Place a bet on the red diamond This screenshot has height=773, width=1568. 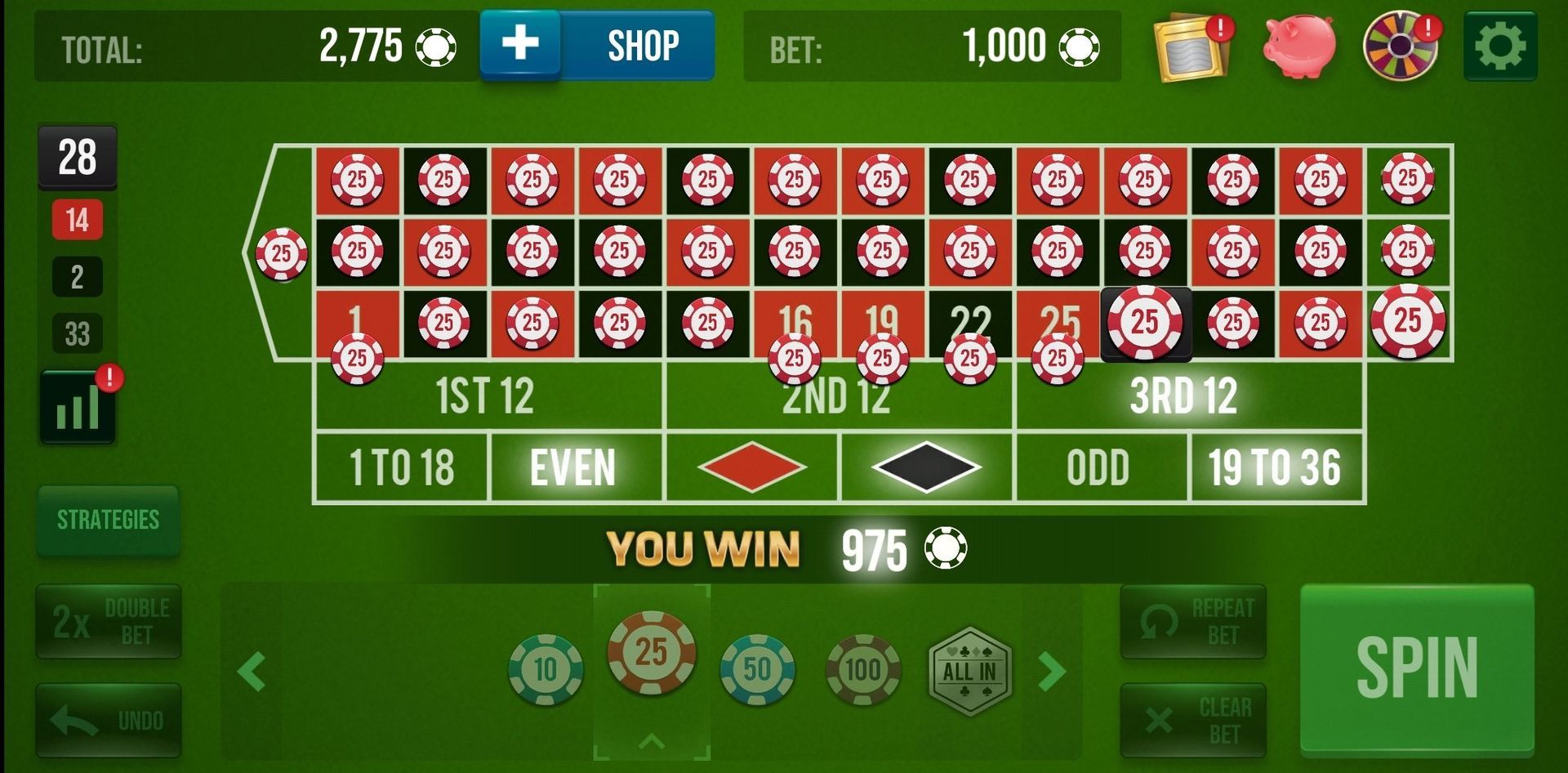(x=751, y=466)
